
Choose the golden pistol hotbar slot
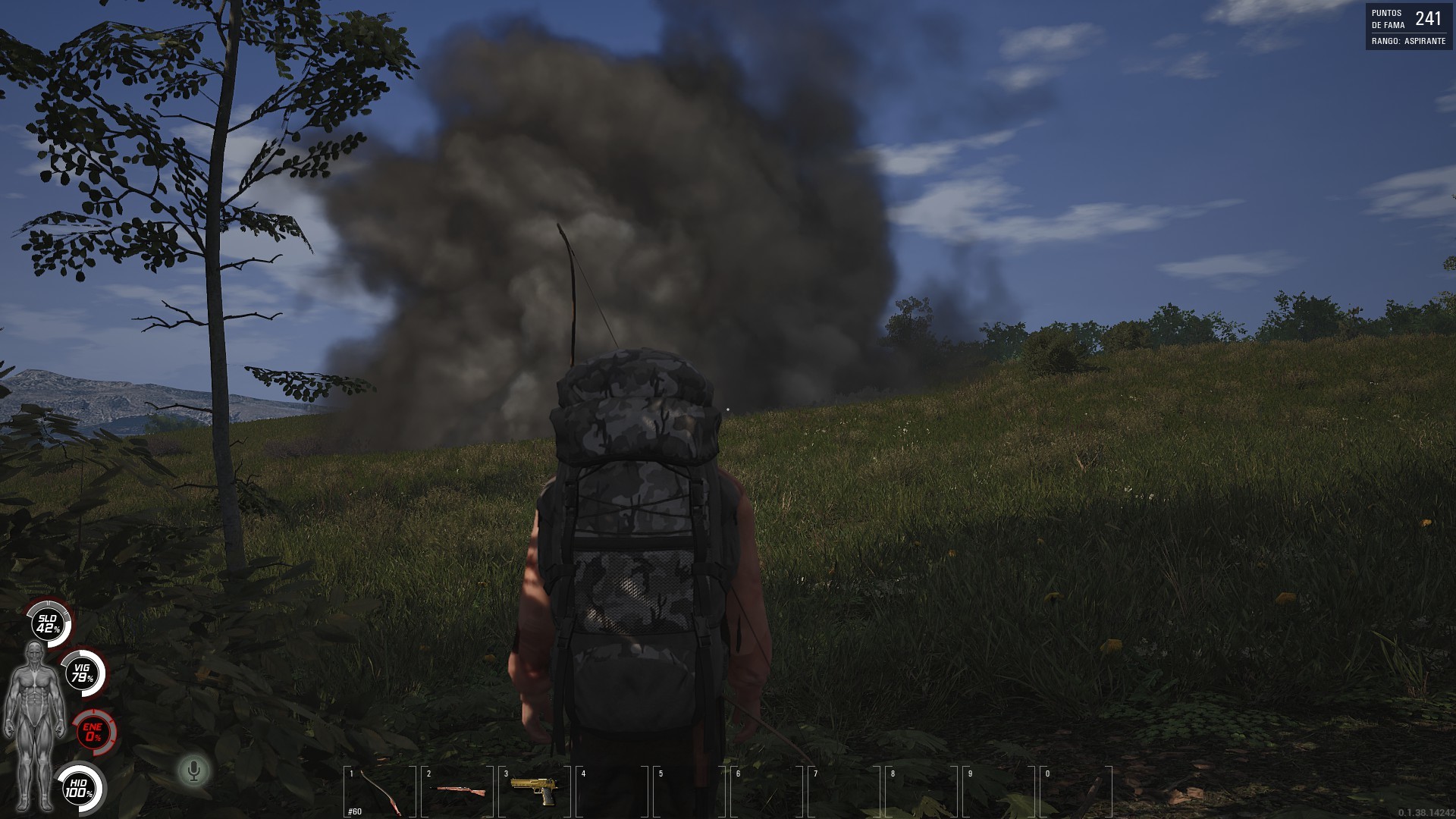pyautogui.click(x=534, y=791)
